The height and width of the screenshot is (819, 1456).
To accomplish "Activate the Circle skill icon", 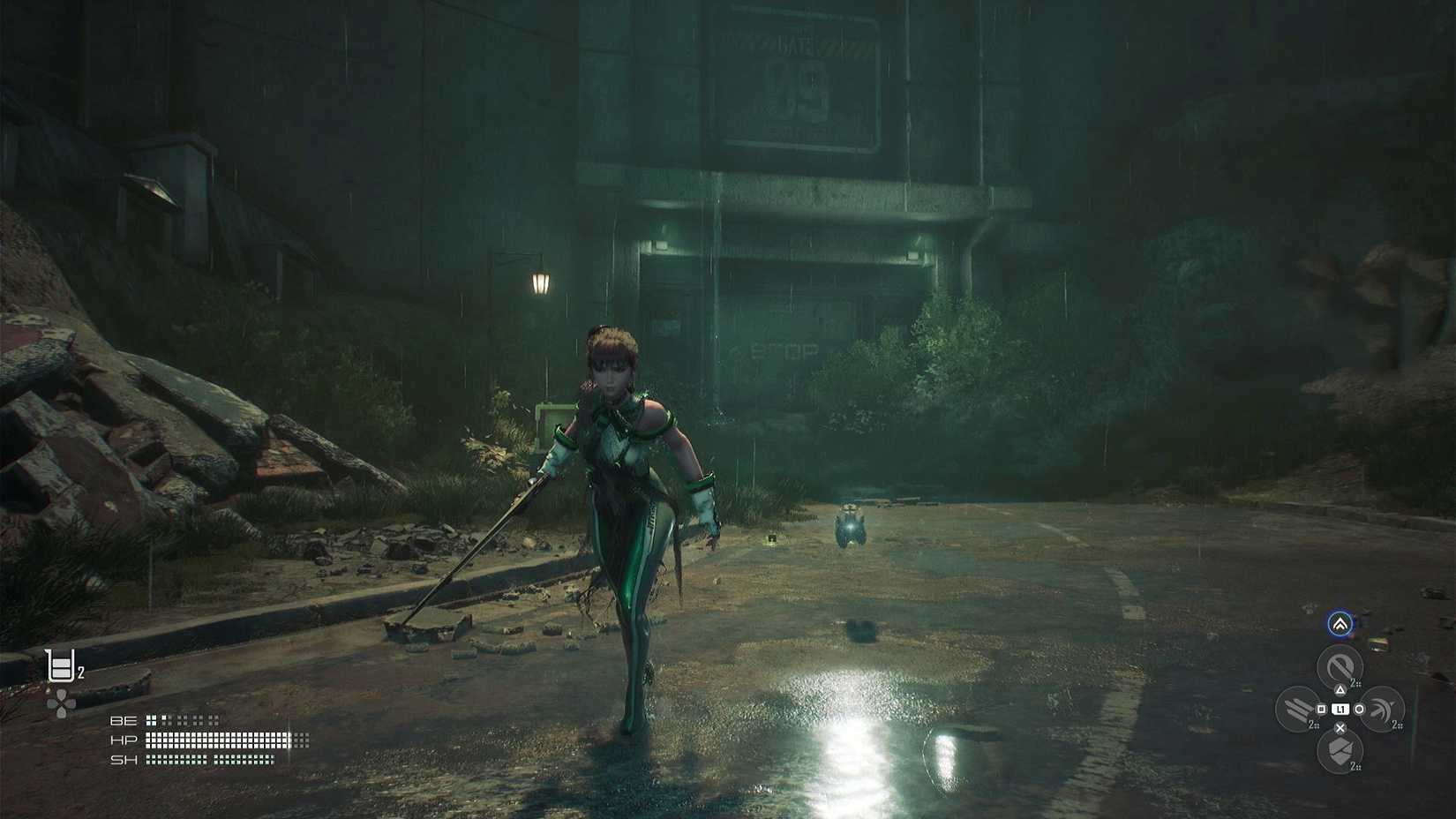I will click(1383, 707).
